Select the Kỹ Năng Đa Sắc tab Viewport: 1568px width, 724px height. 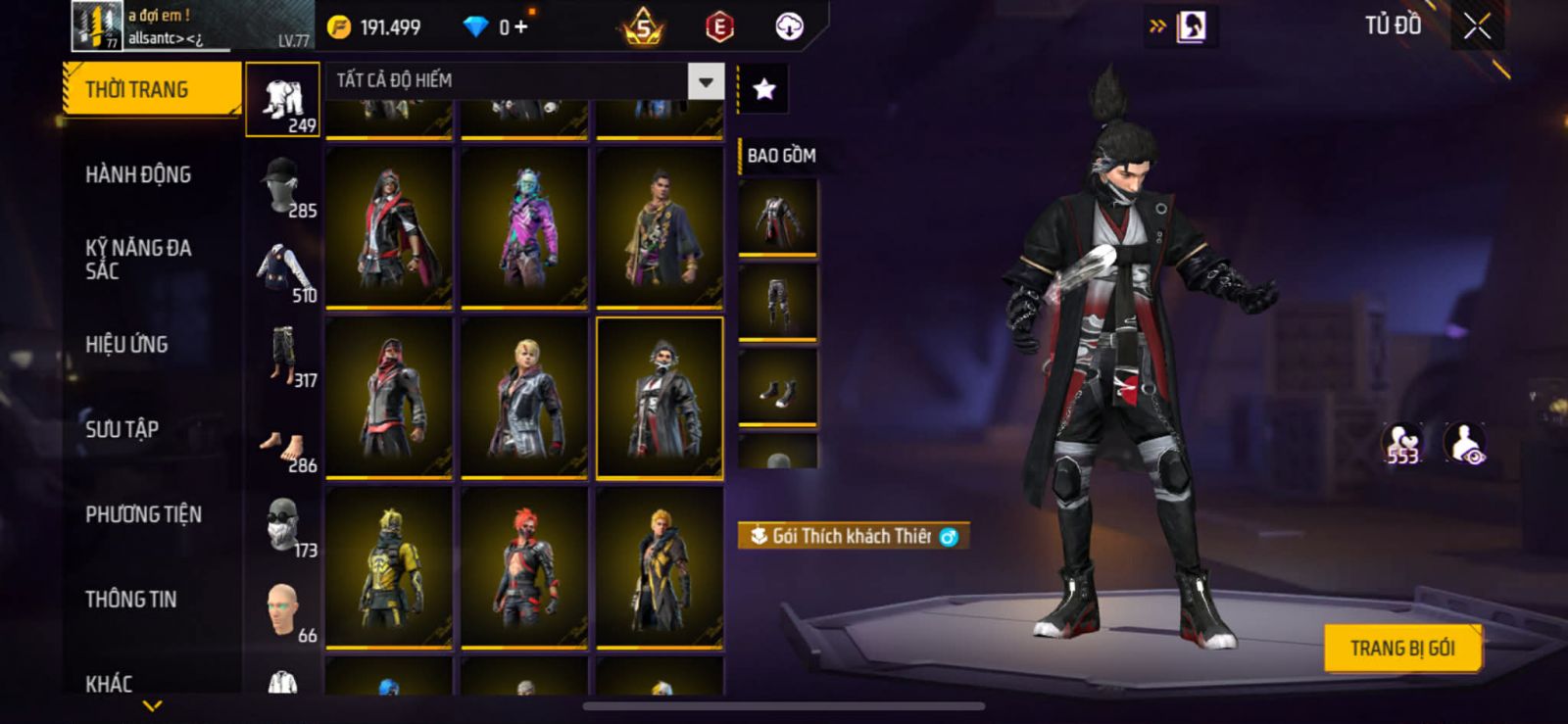click(x=138, y=260)
